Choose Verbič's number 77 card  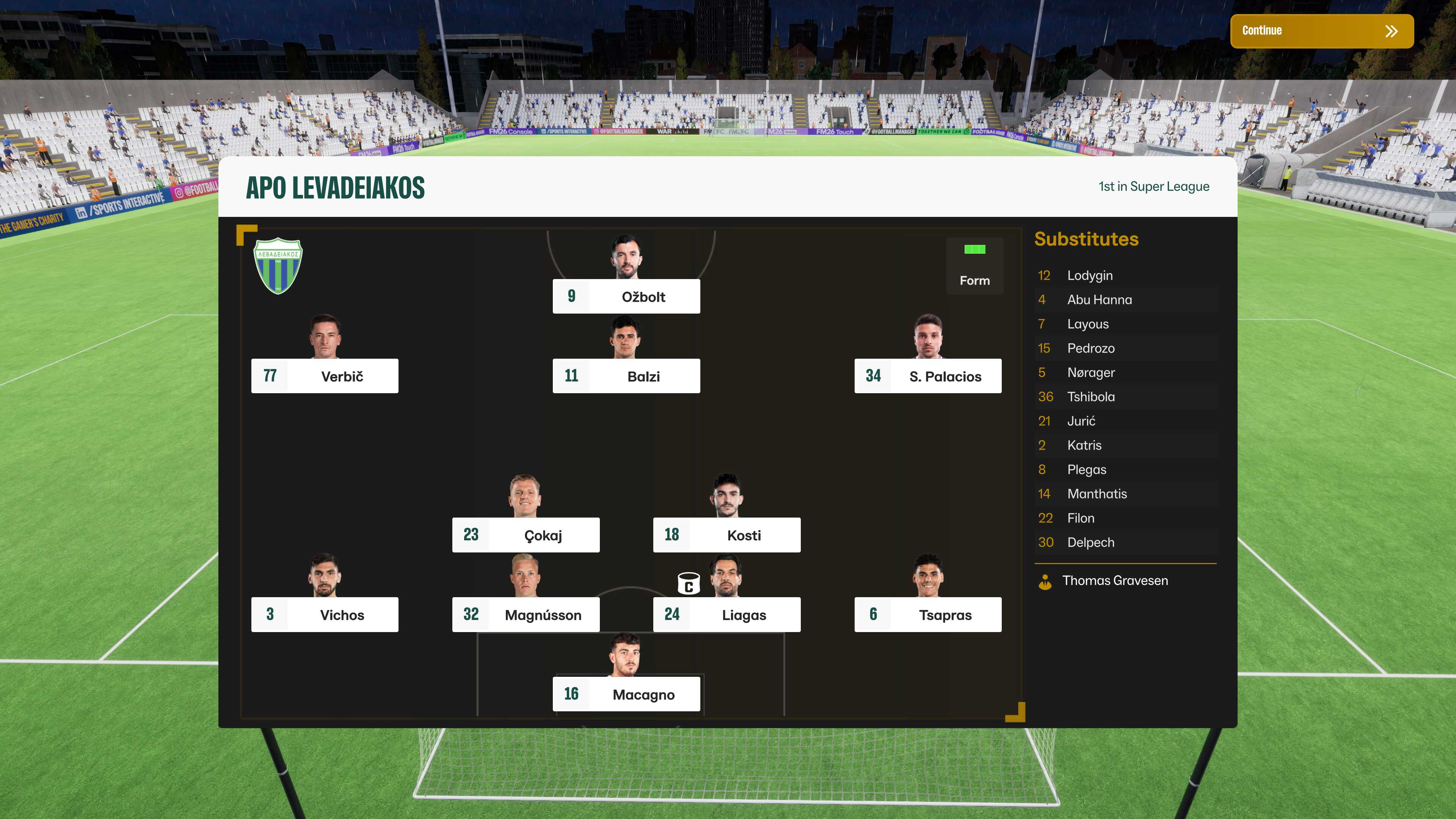[325, 376]
